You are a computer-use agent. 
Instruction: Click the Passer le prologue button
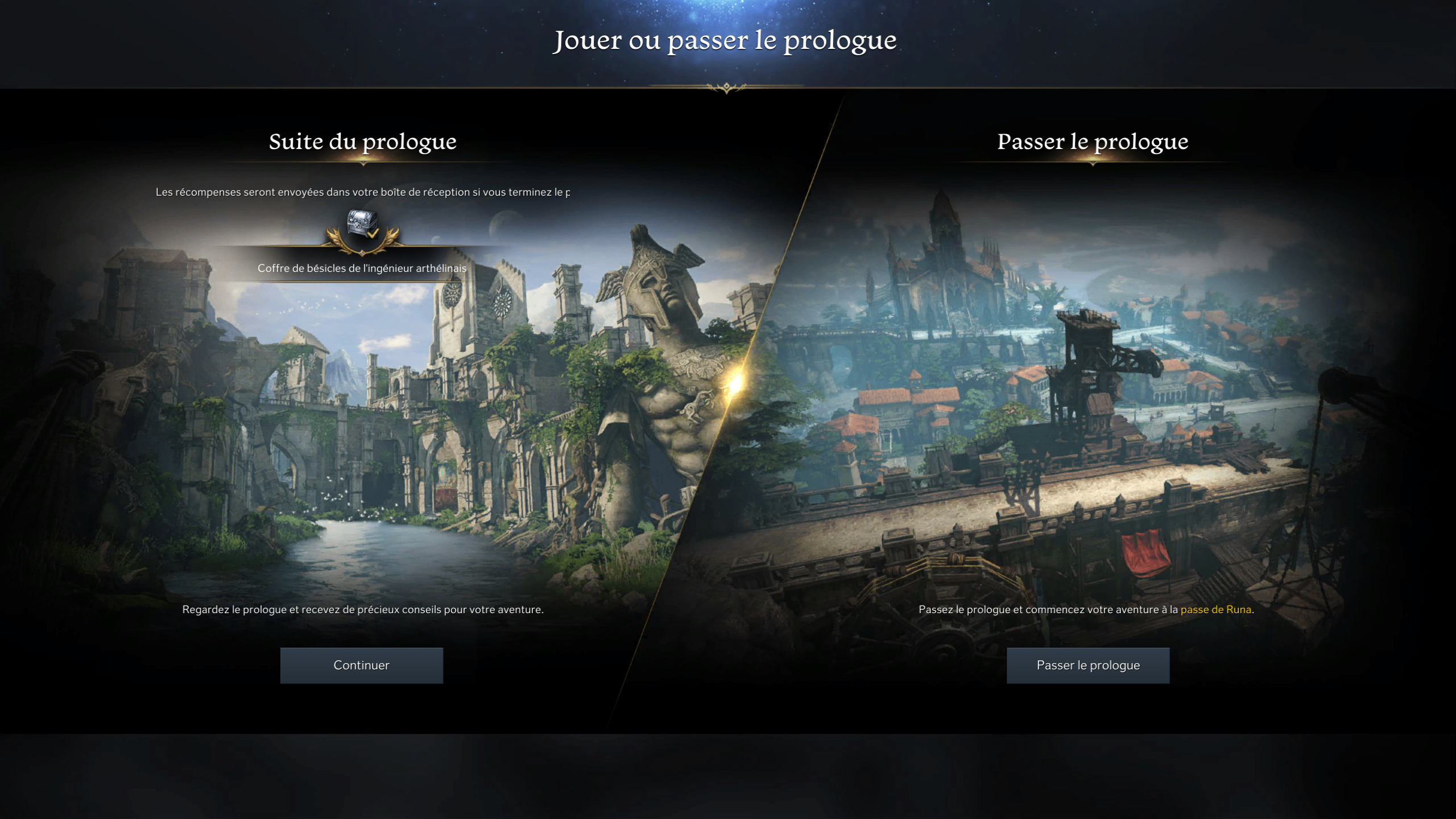tap(1087, 665)
